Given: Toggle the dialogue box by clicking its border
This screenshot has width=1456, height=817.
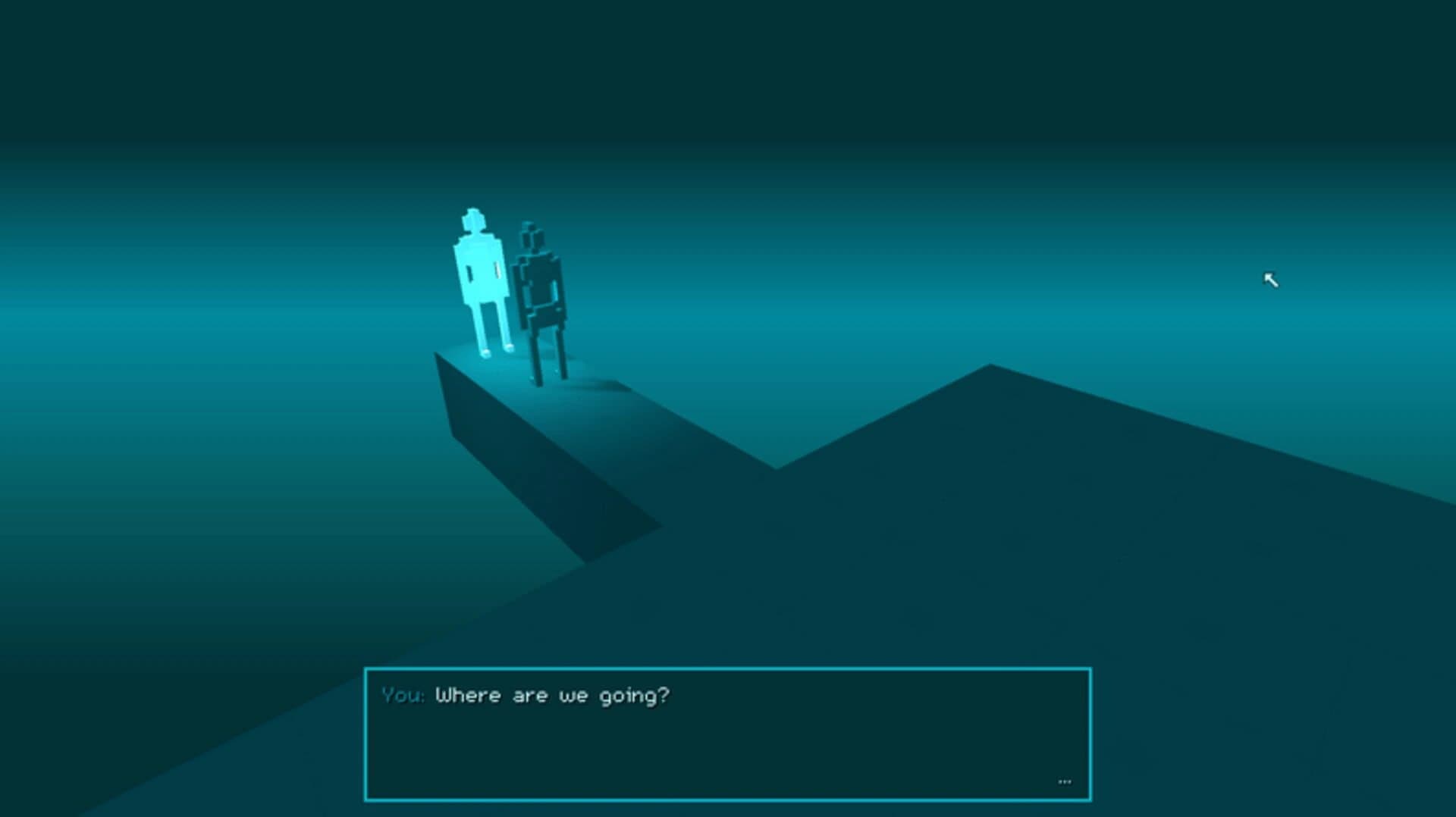Looking at the screenshot, I should (x=728, y=668).
